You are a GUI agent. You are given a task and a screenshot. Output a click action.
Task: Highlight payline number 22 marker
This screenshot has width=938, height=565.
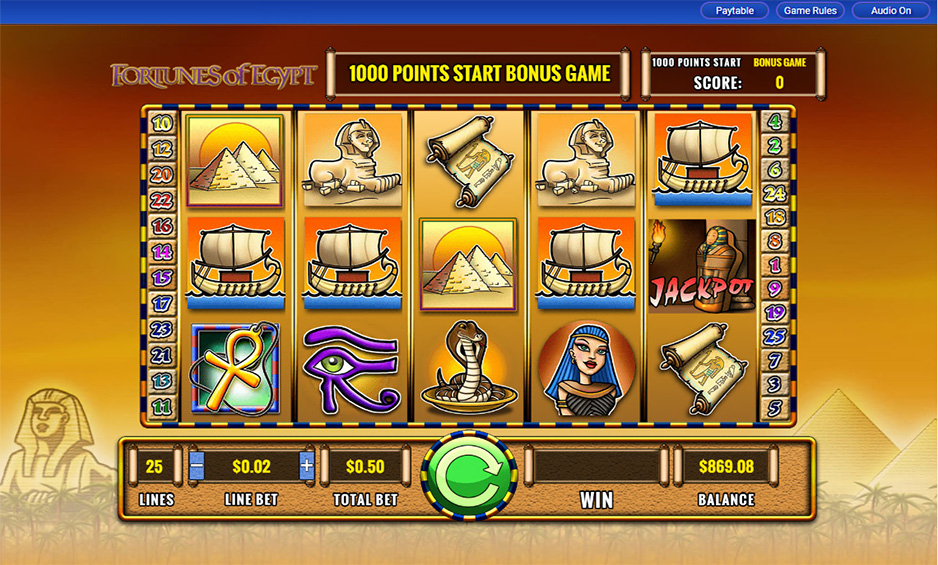[161, 201]
